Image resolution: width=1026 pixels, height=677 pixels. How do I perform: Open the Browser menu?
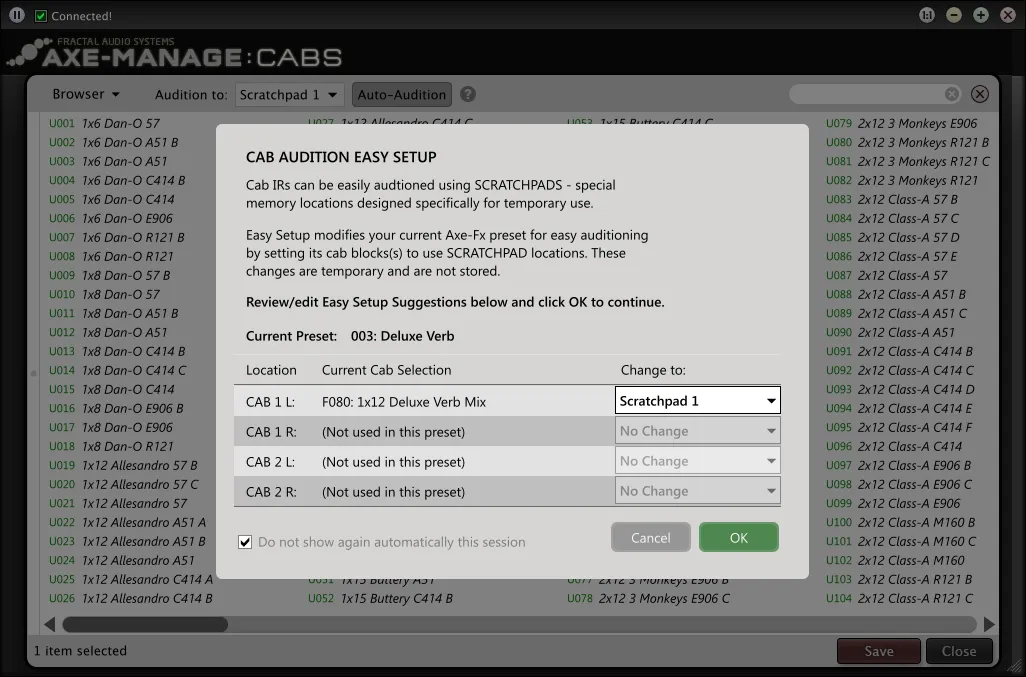[x=86, y=94]
